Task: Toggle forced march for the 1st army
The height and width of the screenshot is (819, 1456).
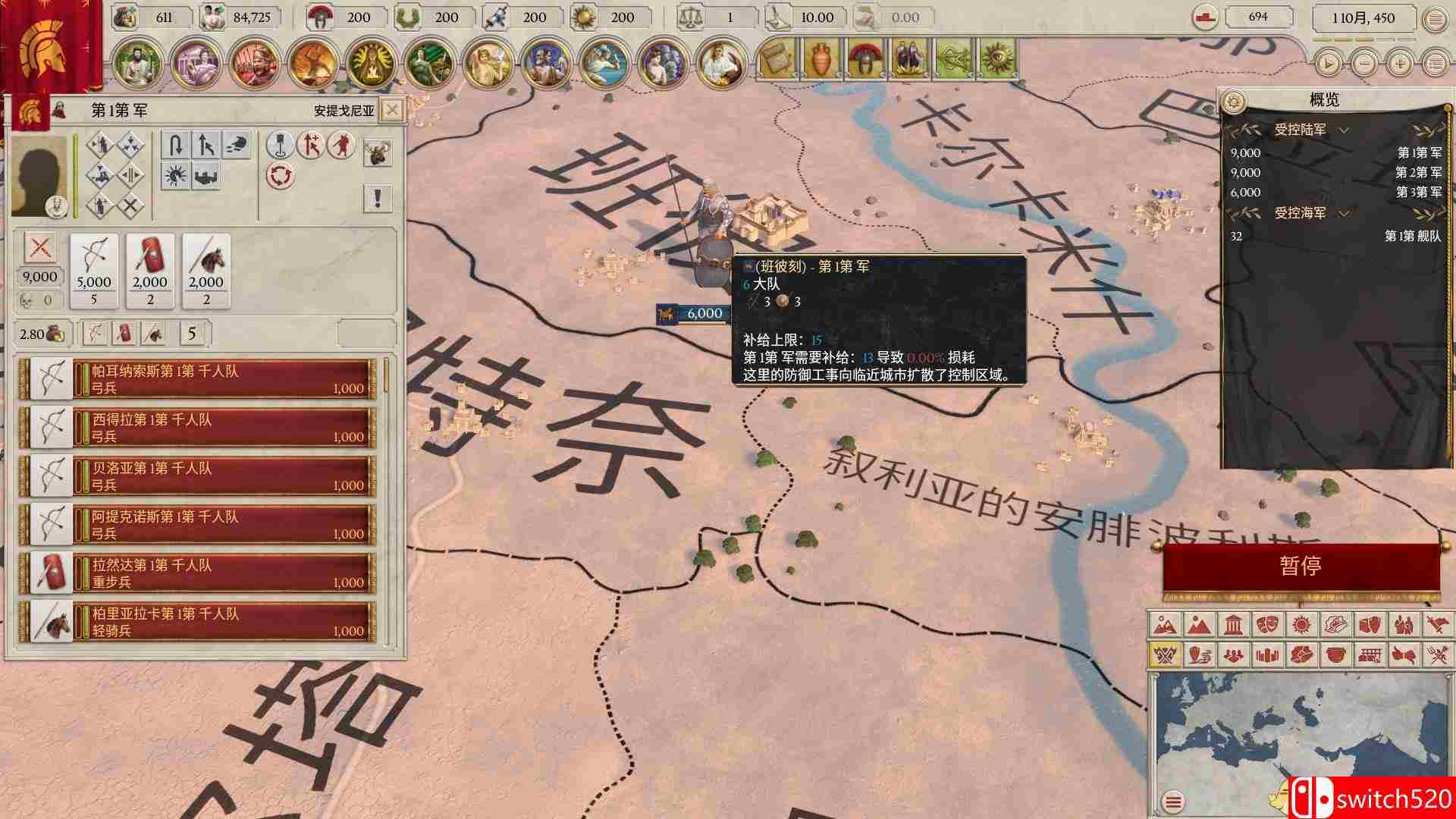Action: (x=312, y=146)
